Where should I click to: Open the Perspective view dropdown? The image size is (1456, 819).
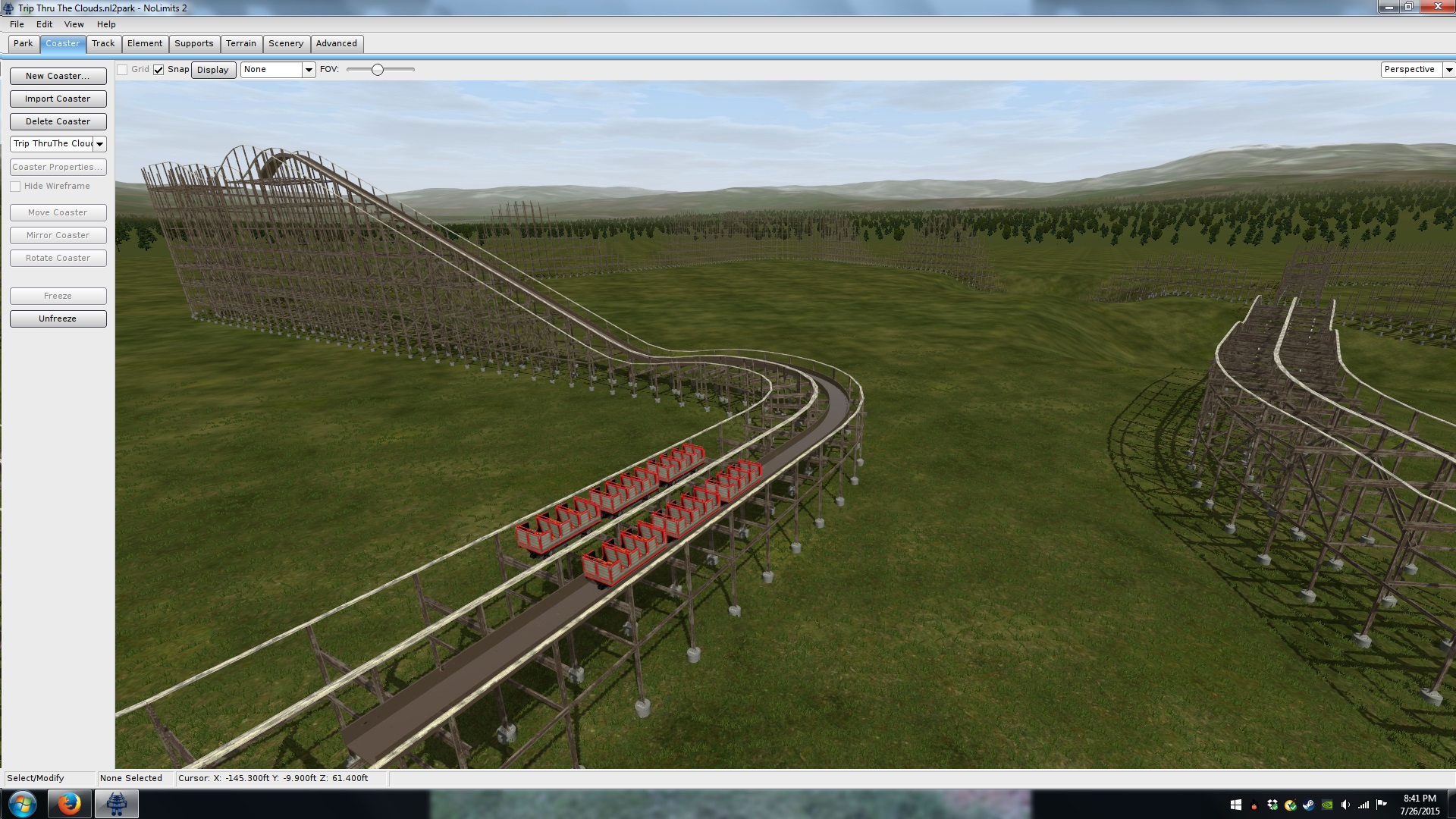point(1448,70)
